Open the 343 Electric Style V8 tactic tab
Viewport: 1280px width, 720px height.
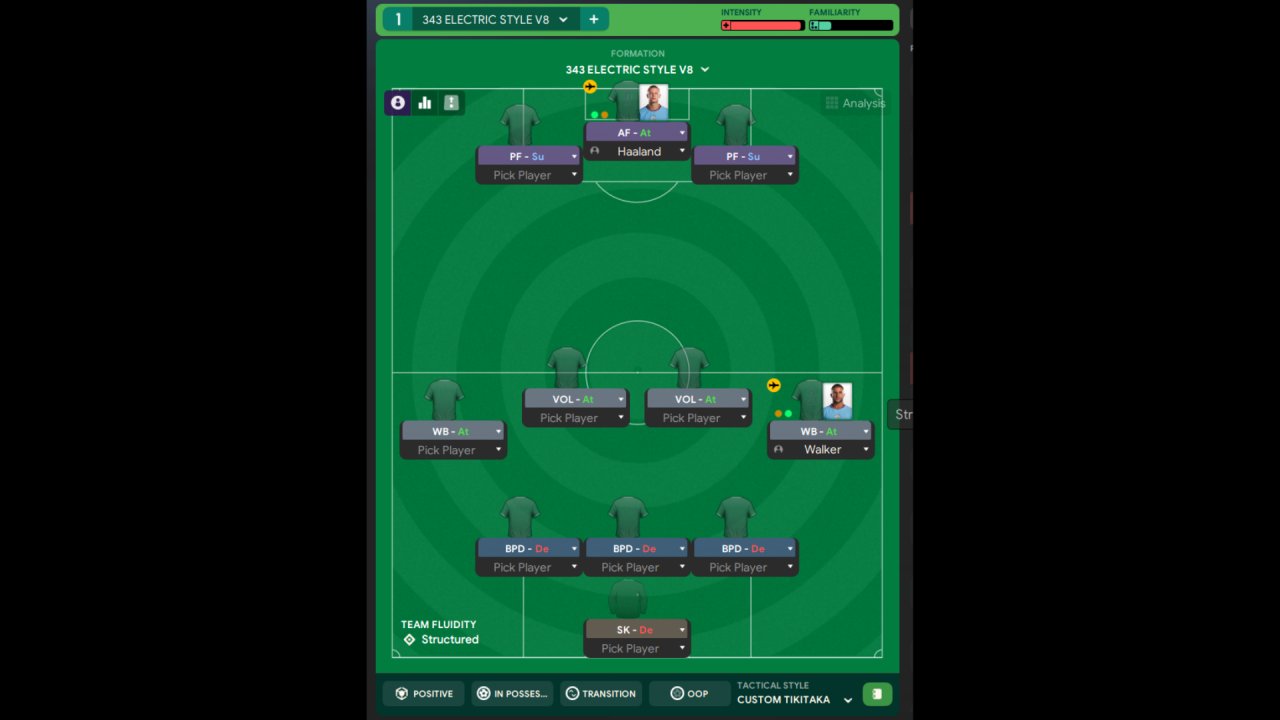click(x=485, y=19)
